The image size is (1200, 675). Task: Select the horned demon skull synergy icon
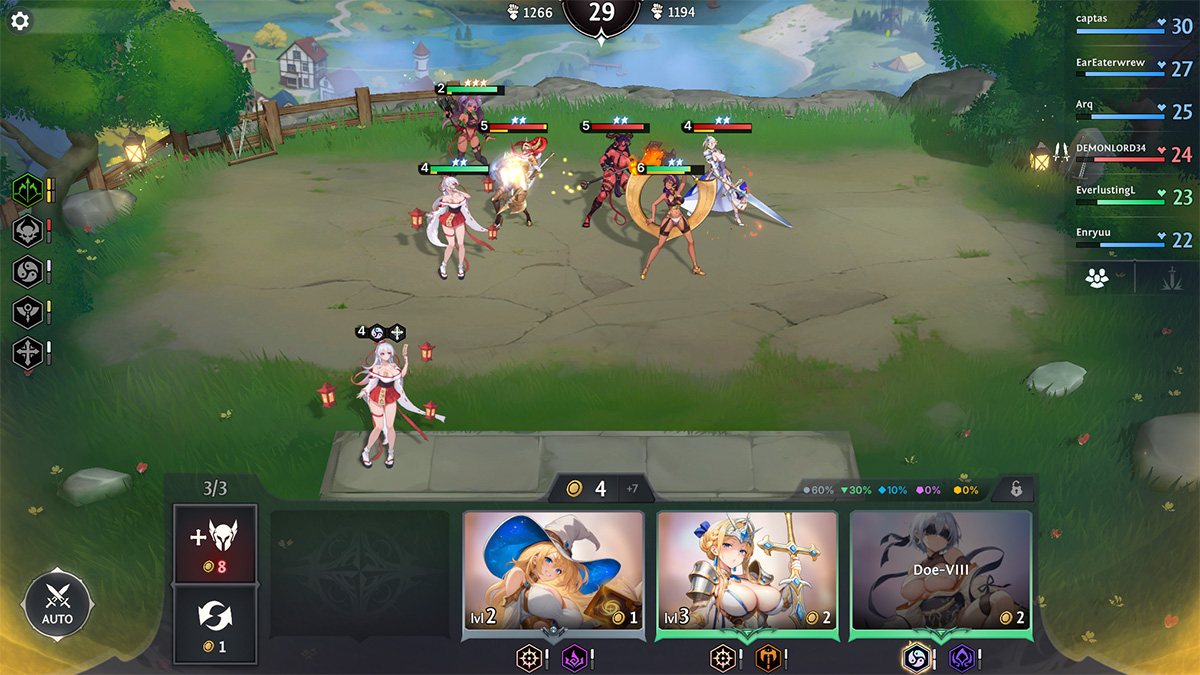26,230
